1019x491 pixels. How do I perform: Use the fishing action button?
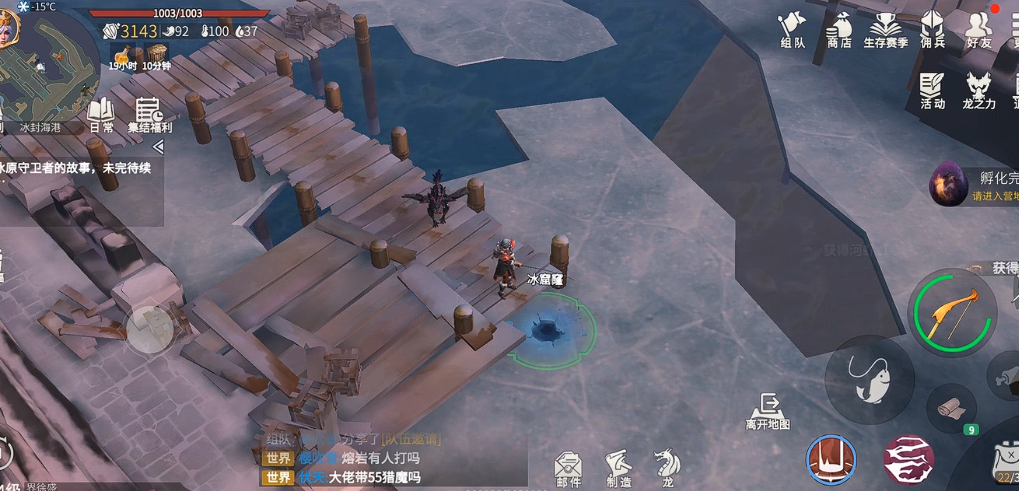coord(869,379)
